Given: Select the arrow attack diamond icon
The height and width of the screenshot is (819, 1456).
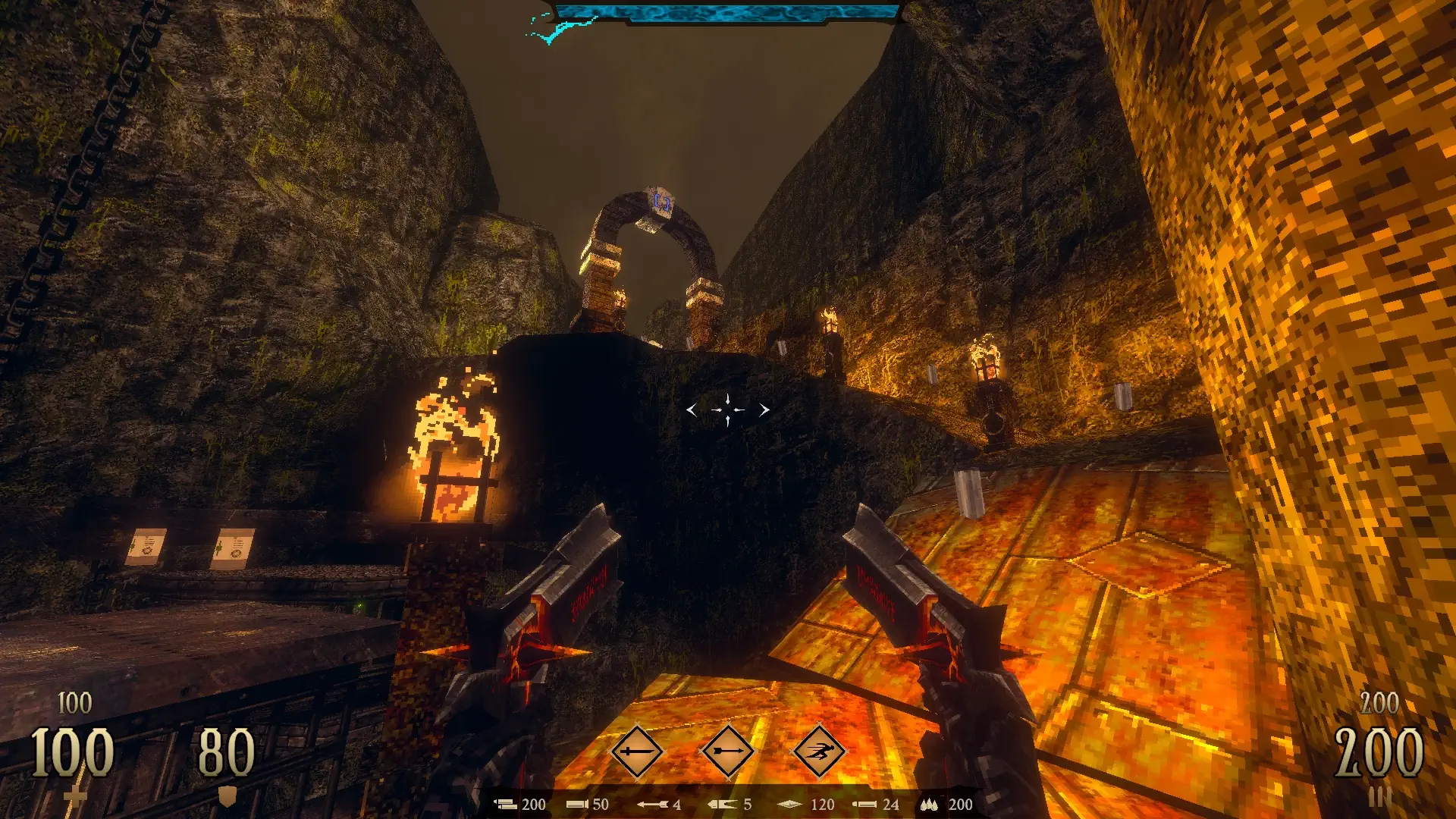Looking at the screenshot, I should pos(728,749).
